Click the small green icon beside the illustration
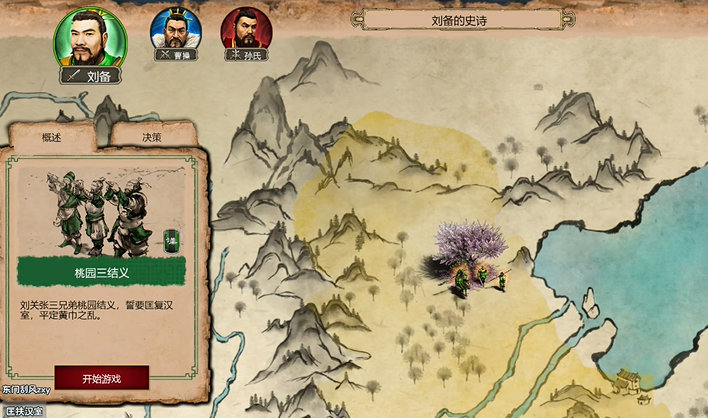This screenshot has width=708, height=418. [171, 240]
